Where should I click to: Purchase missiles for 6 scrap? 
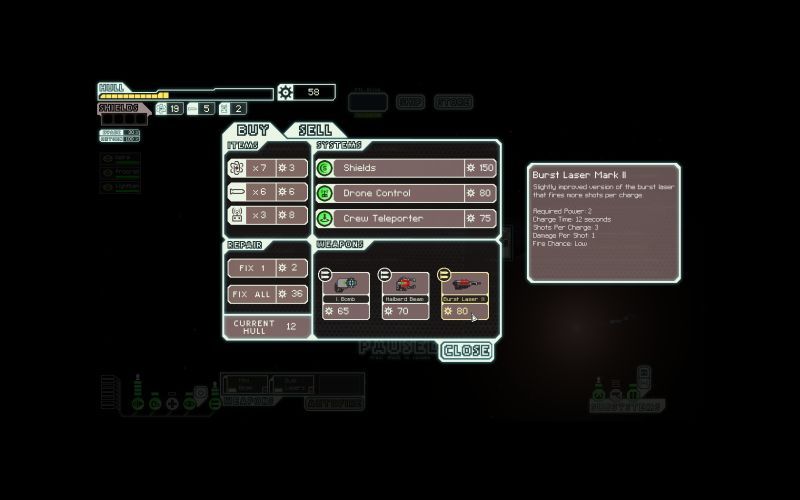268,191
